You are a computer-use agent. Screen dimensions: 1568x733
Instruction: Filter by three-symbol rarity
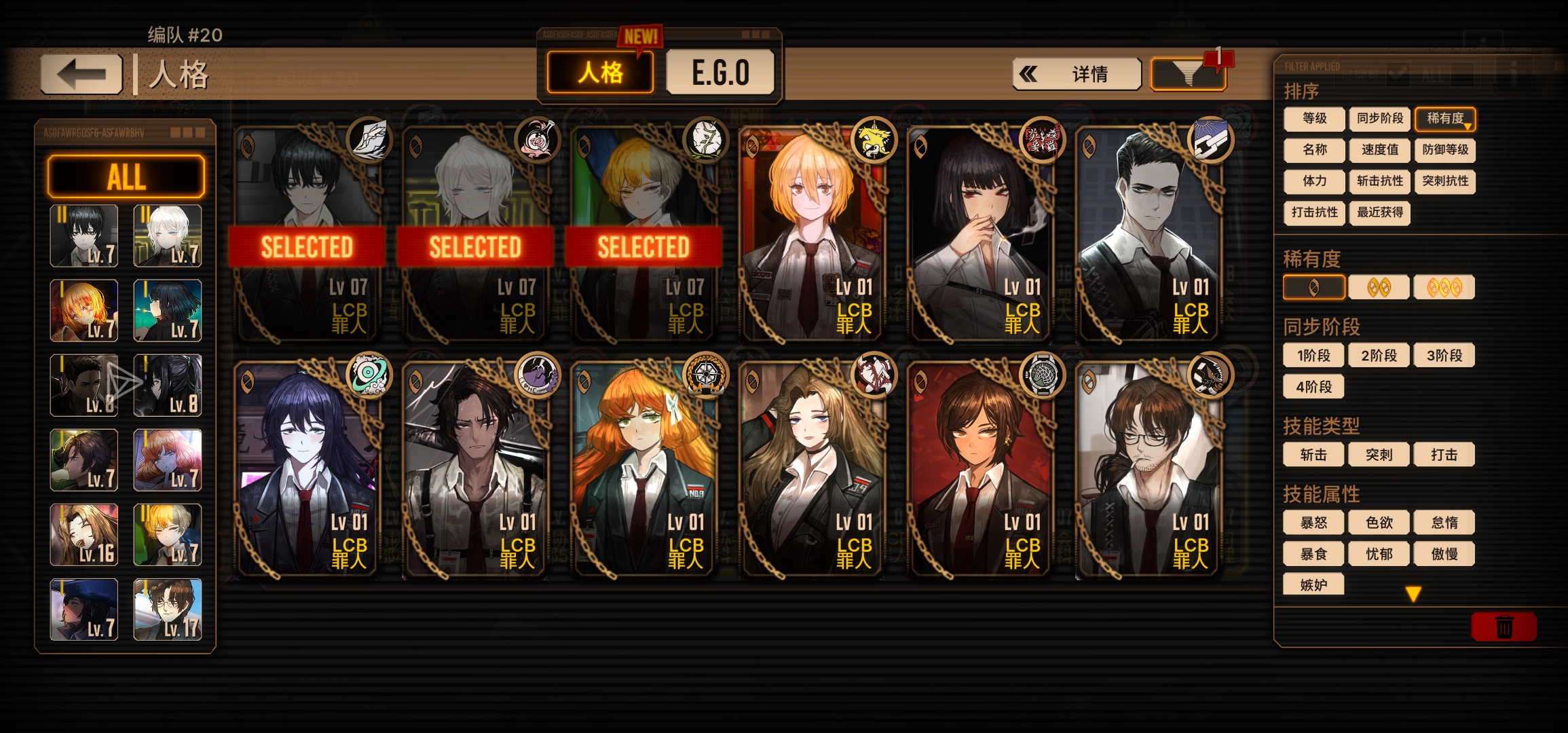click(x=1444, y=288)
